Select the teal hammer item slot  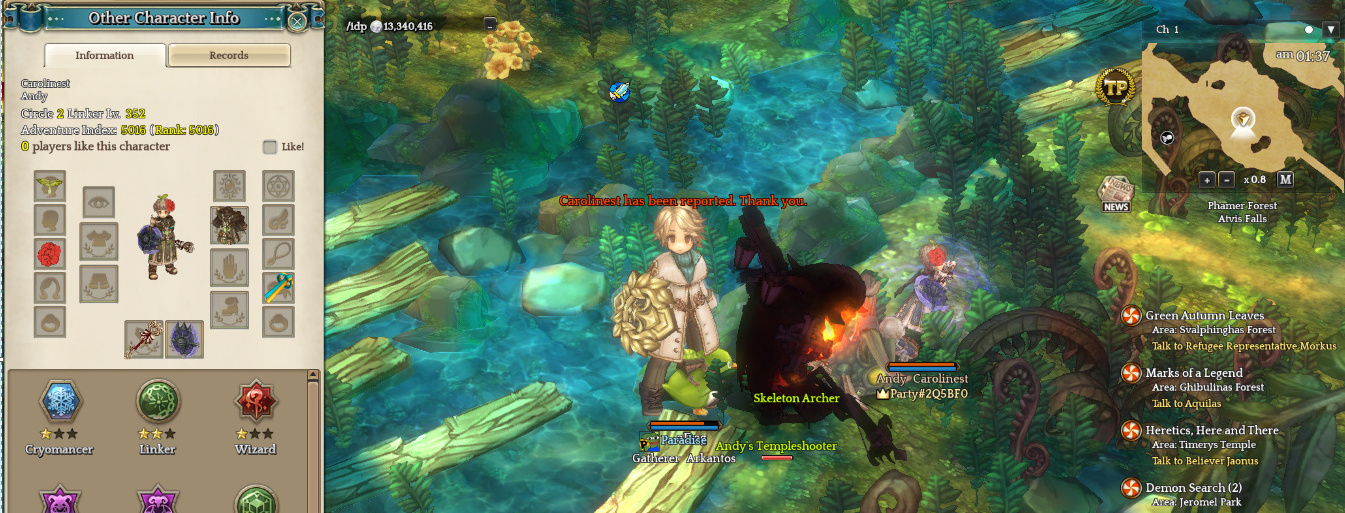[278, 288]
